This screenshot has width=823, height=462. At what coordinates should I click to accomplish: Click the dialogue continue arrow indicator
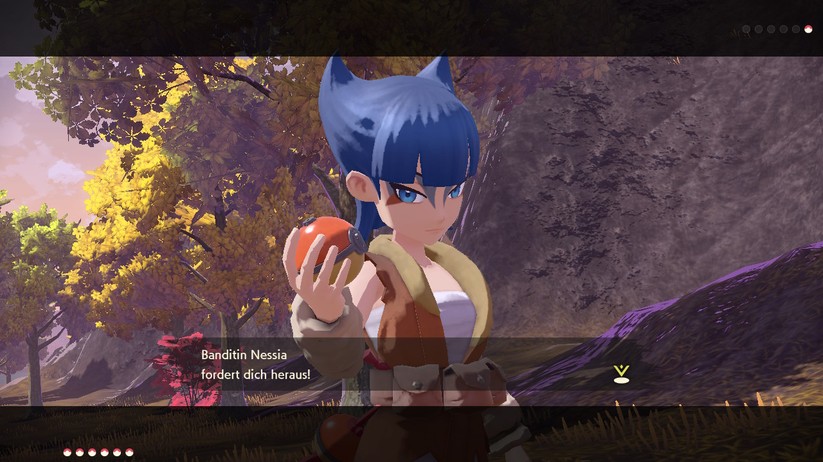point(621,374)
